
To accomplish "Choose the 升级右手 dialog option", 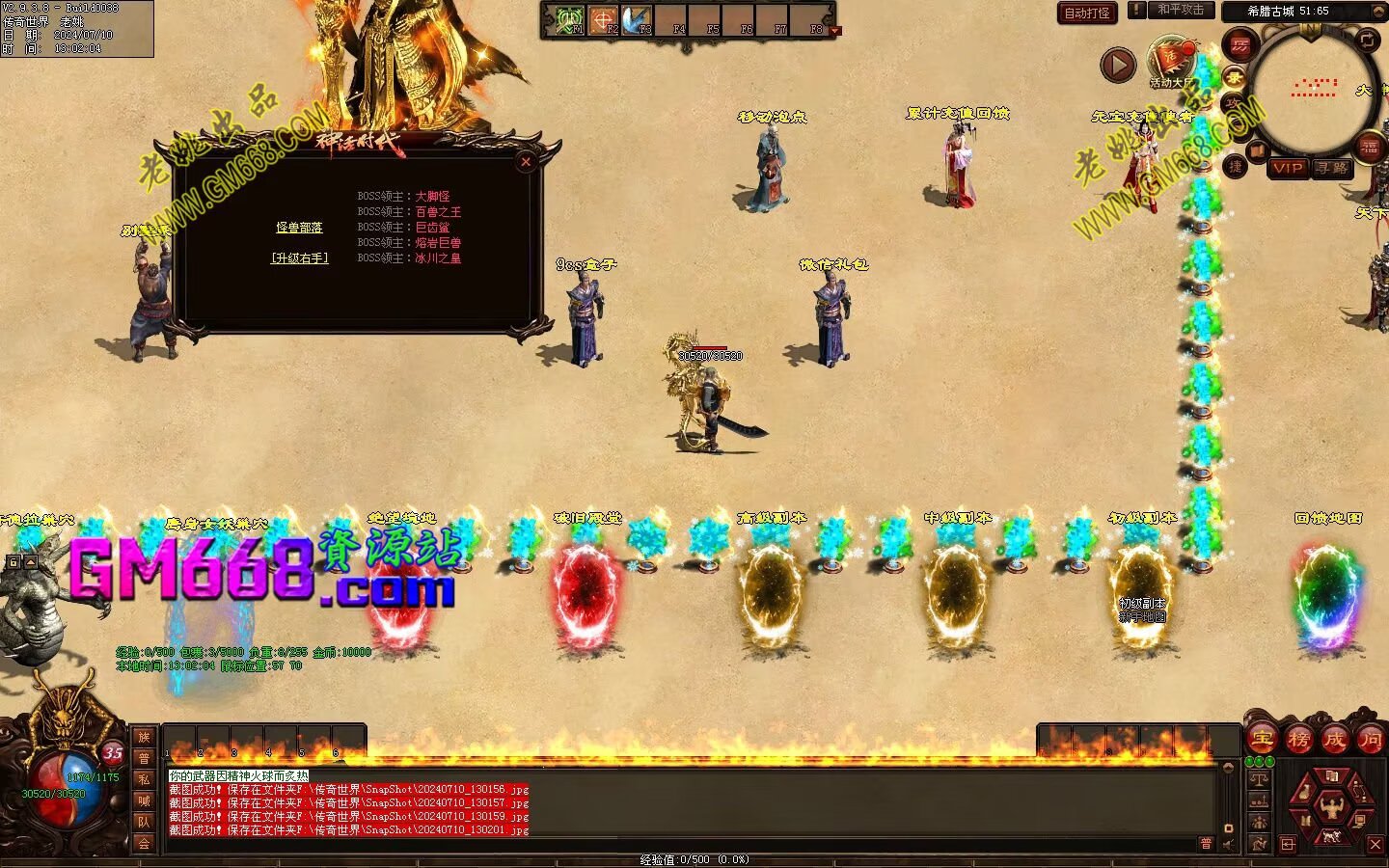I will pos(299,258).
